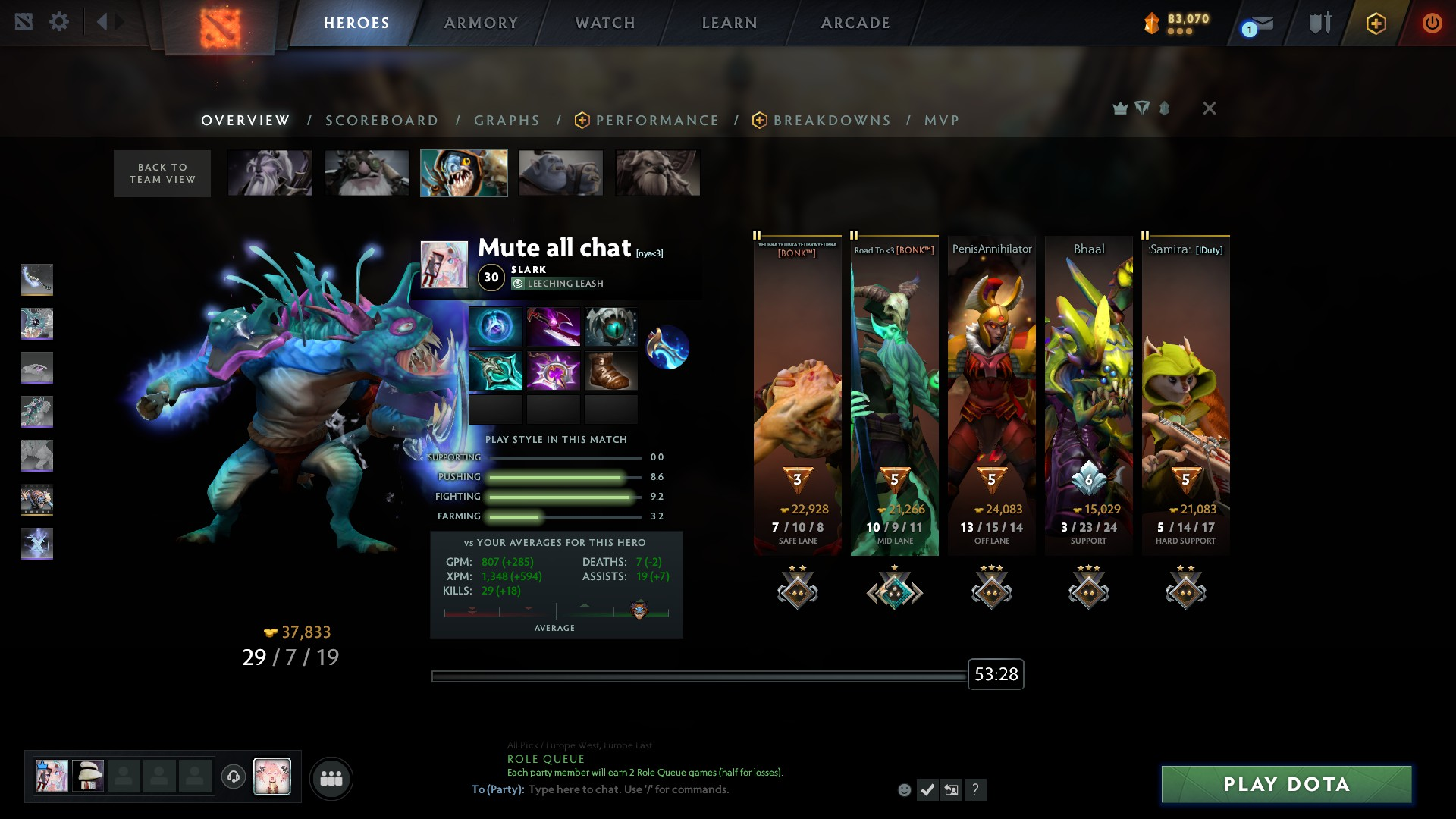The height and width of the screenshot is (819, 1456).
Task: Open the settings gear
Action: click(x=59, y=22)
